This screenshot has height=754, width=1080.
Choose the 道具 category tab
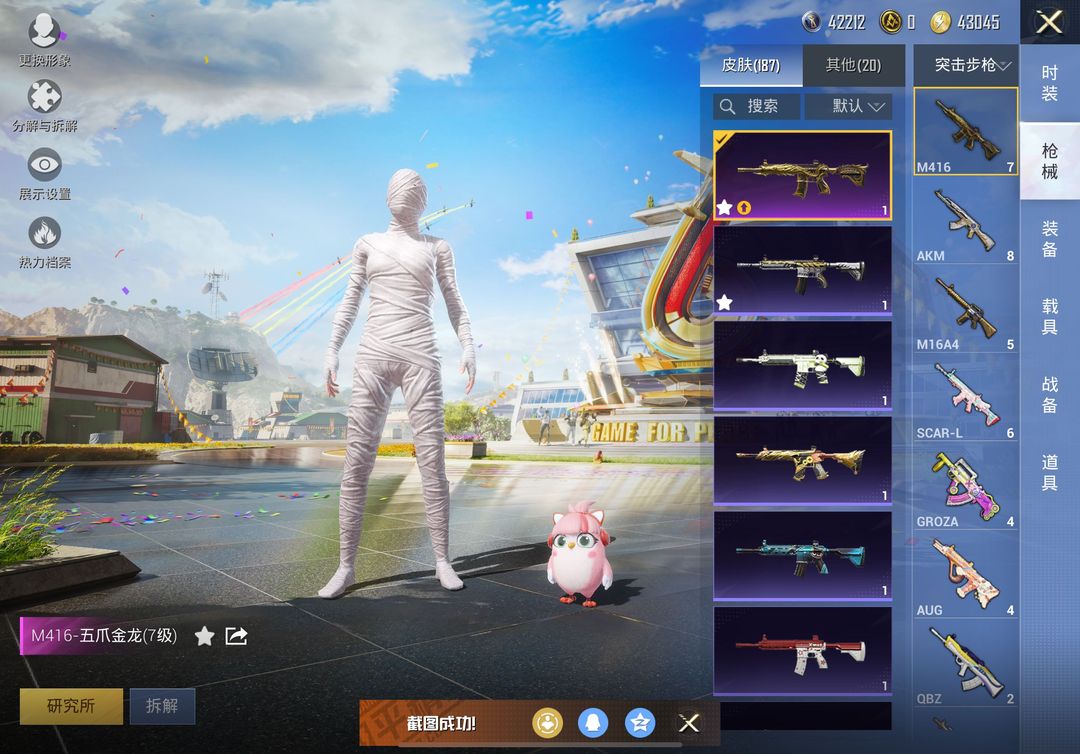coord(1049,472)
